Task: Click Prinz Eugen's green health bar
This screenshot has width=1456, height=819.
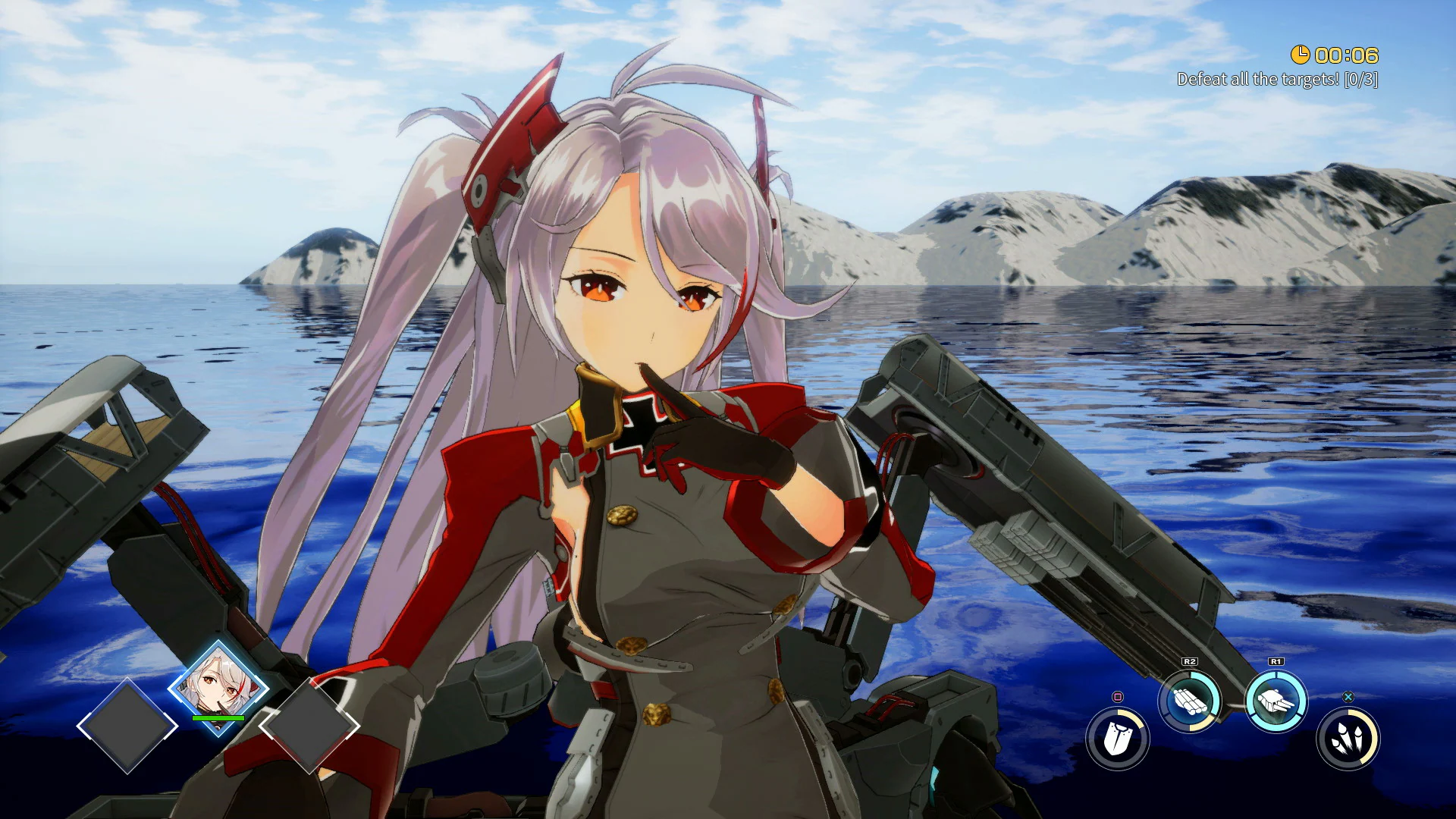Action: point(218,718)
